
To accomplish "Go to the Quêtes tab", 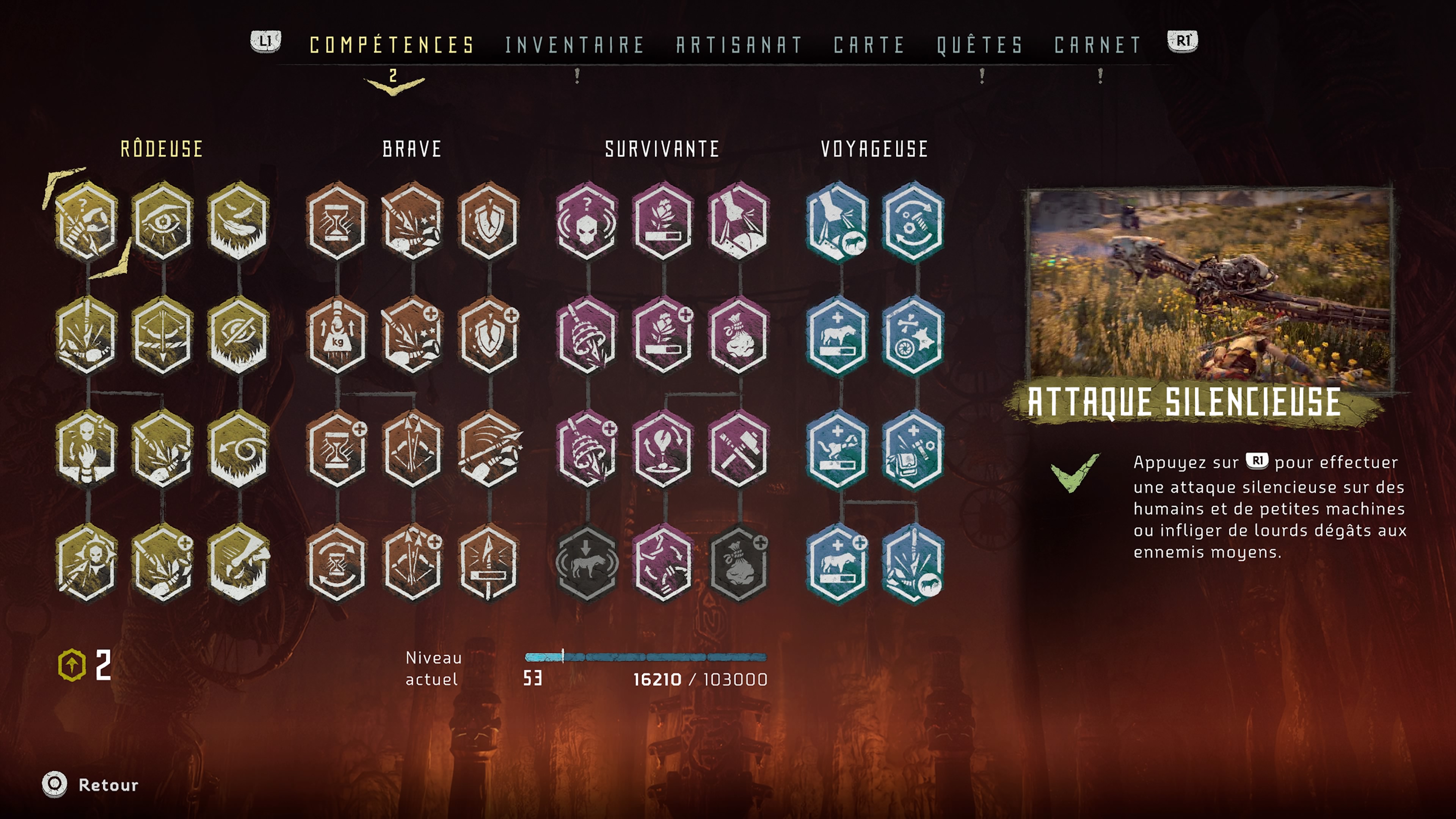I will point(980,45).
